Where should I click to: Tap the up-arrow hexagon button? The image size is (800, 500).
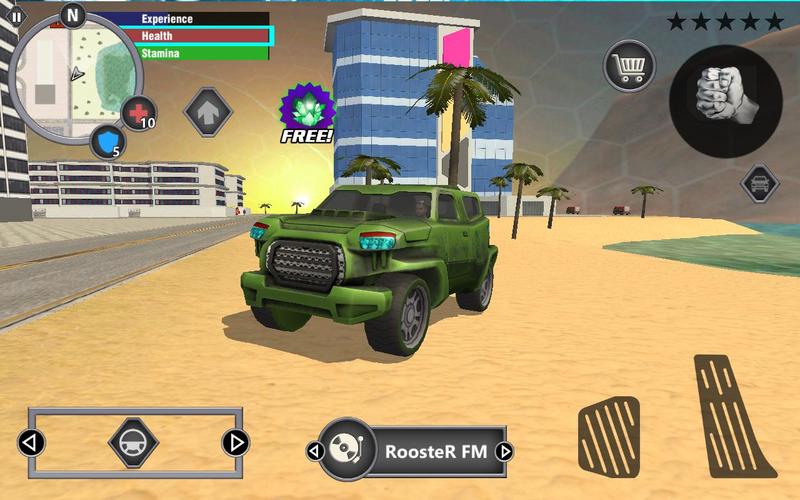[208, 111]
